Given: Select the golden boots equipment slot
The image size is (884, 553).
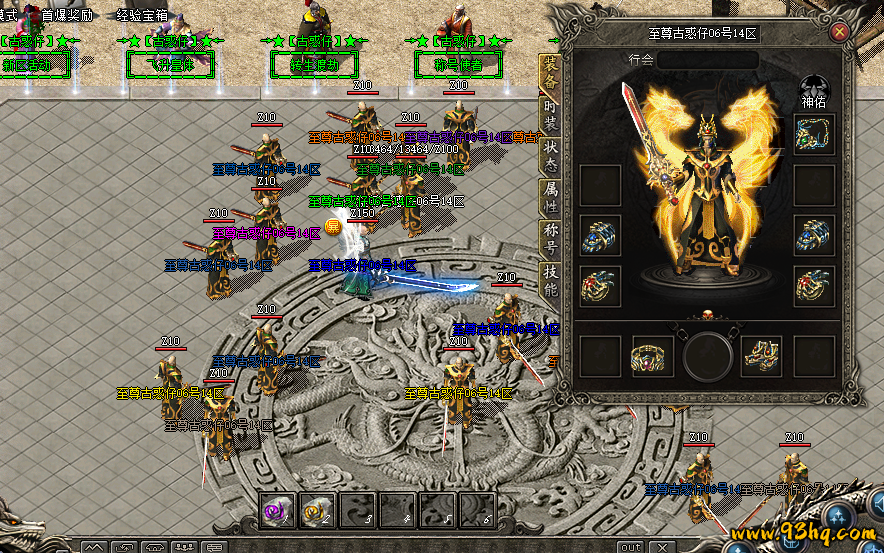Looking at the screenshot, I should (x=761, y=357).
